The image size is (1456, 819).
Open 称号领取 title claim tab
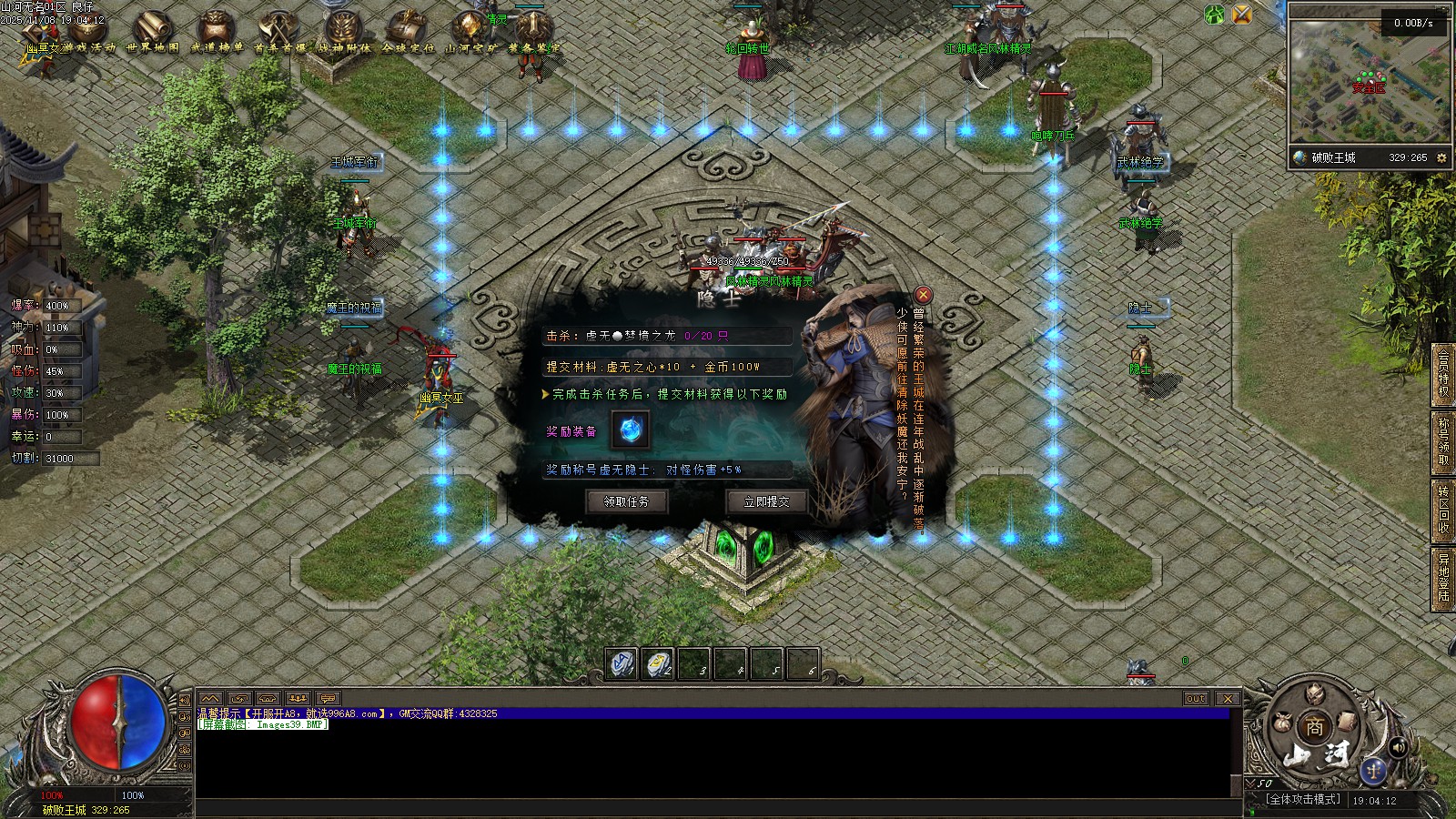1443,442
